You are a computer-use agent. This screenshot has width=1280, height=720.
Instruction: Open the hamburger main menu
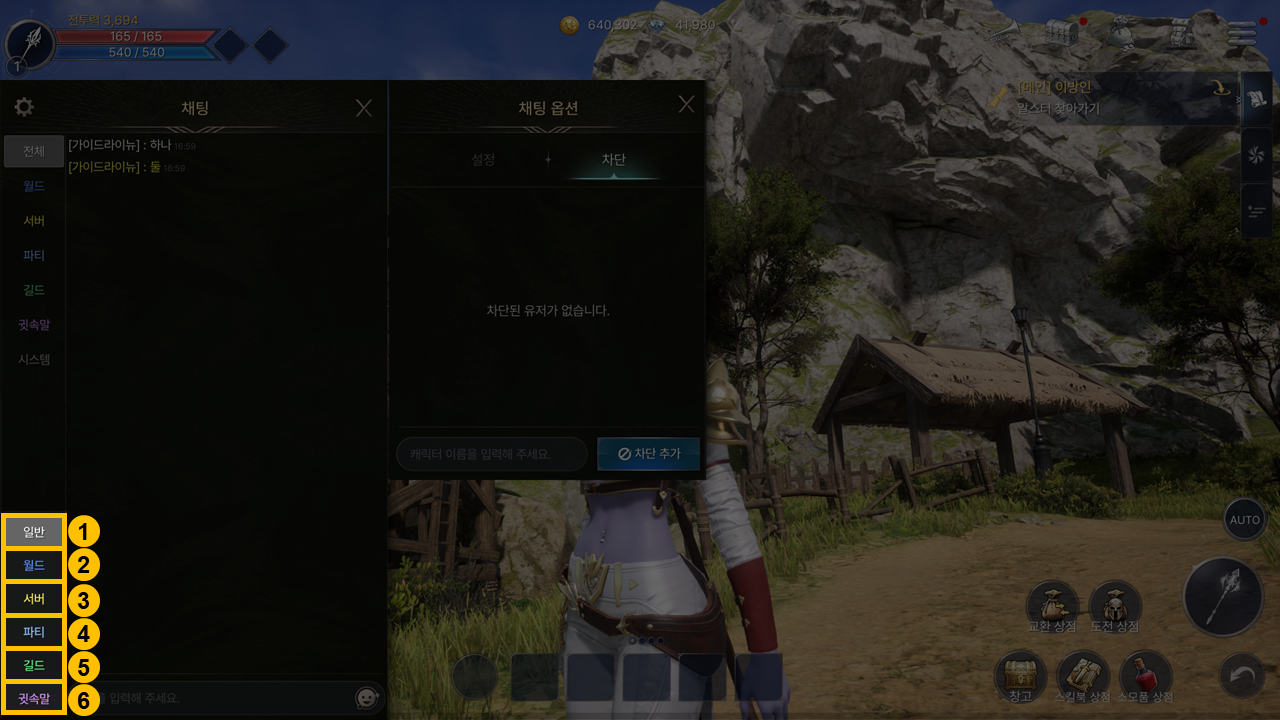click(1242, 33)
